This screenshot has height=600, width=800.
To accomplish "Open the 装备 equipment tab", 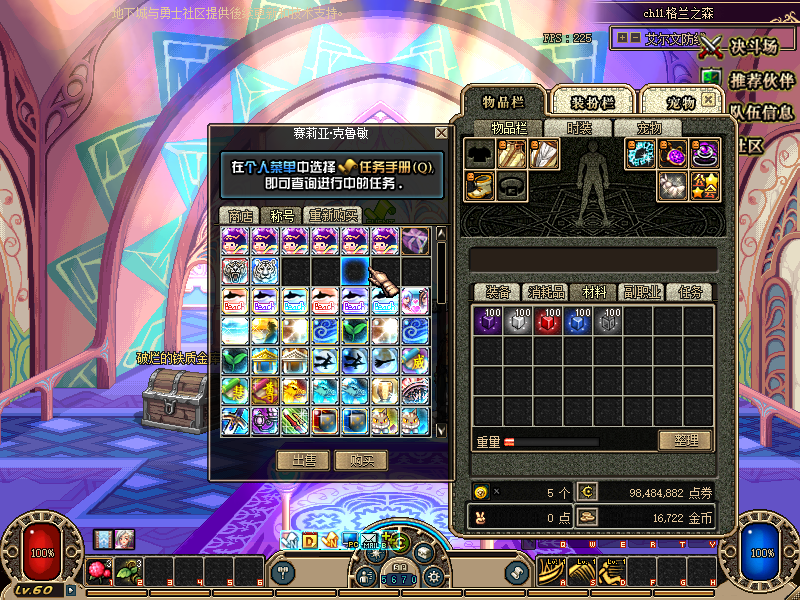I will 497,292.
